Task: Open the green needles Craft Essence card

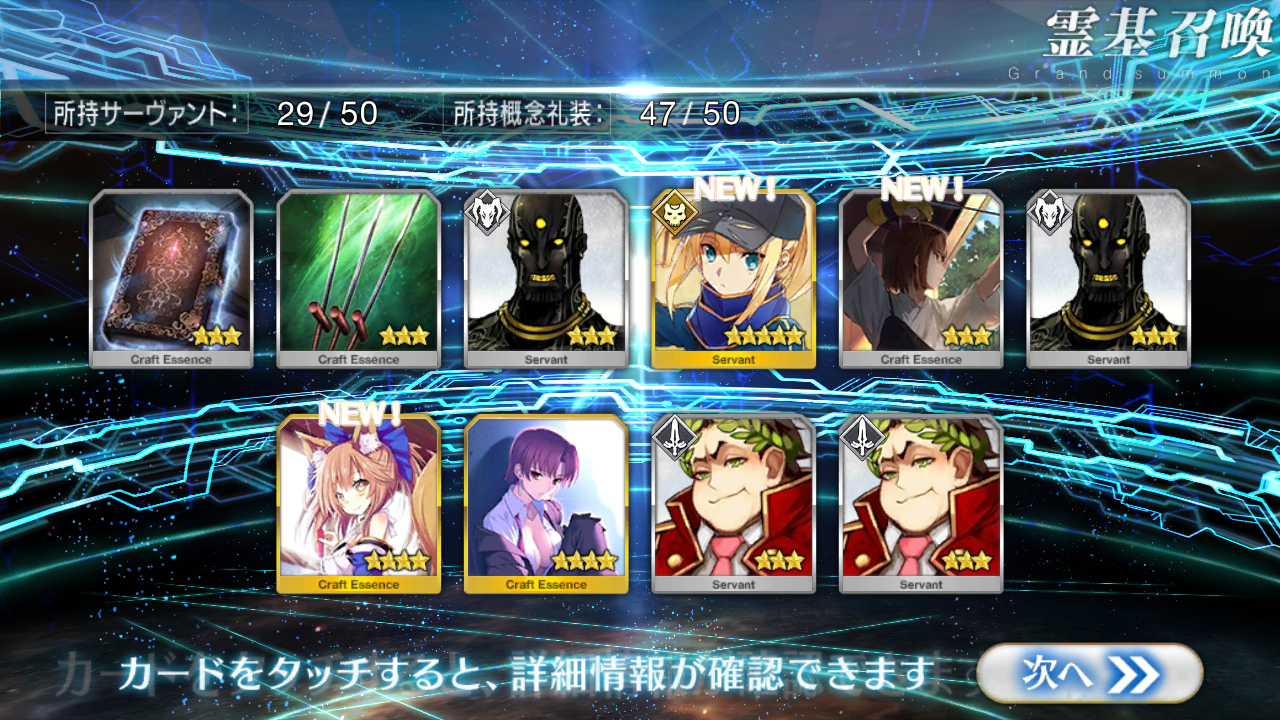Action: 358,278
